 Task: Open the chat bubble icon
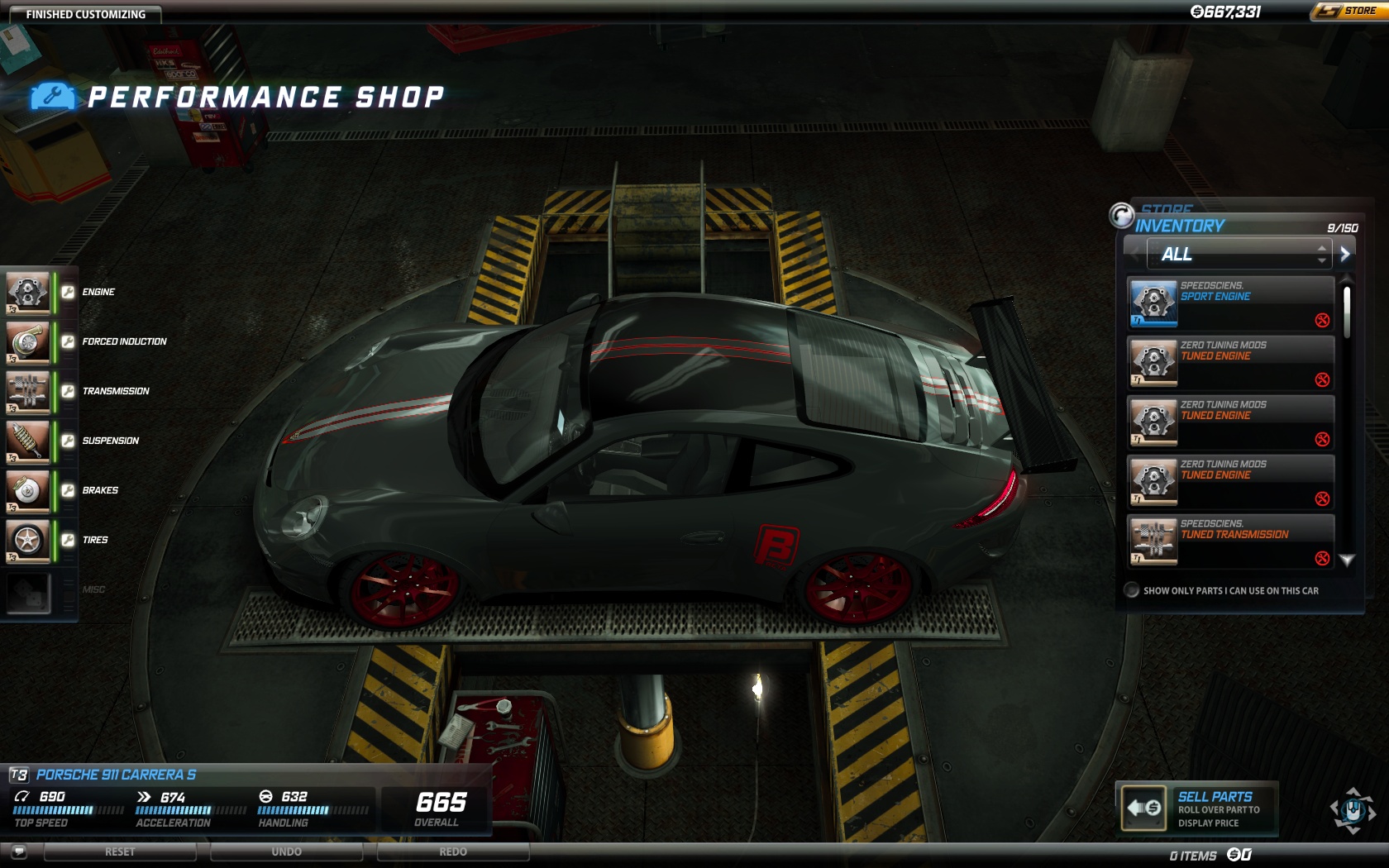[19, 851]
